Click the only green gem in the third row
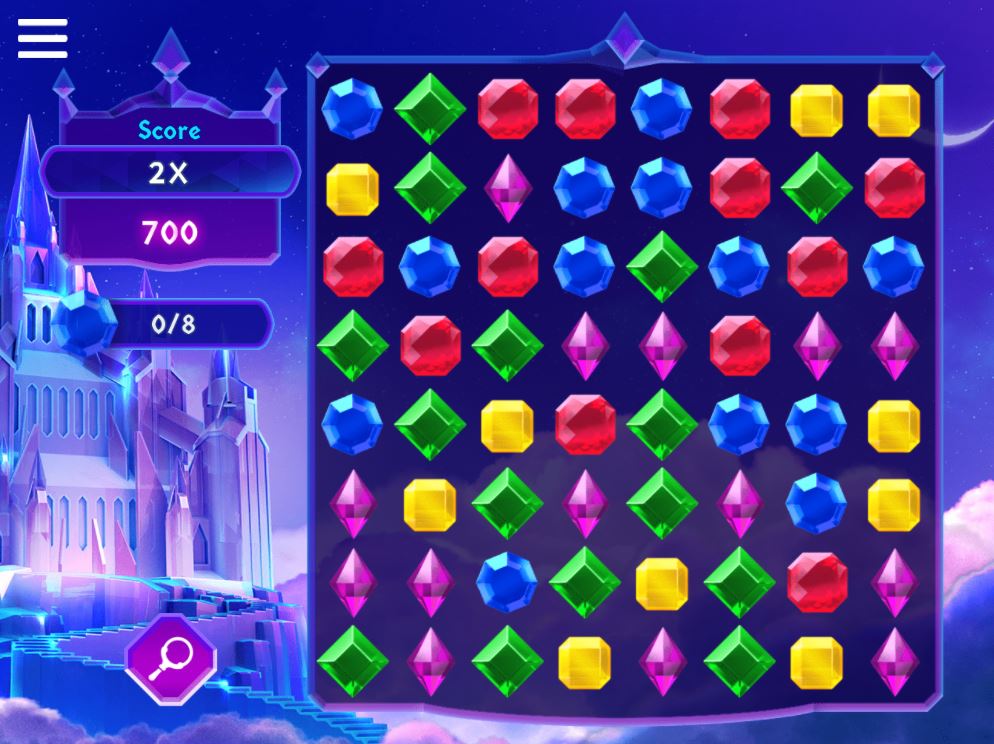994x744 pixels. pos(662,266)
